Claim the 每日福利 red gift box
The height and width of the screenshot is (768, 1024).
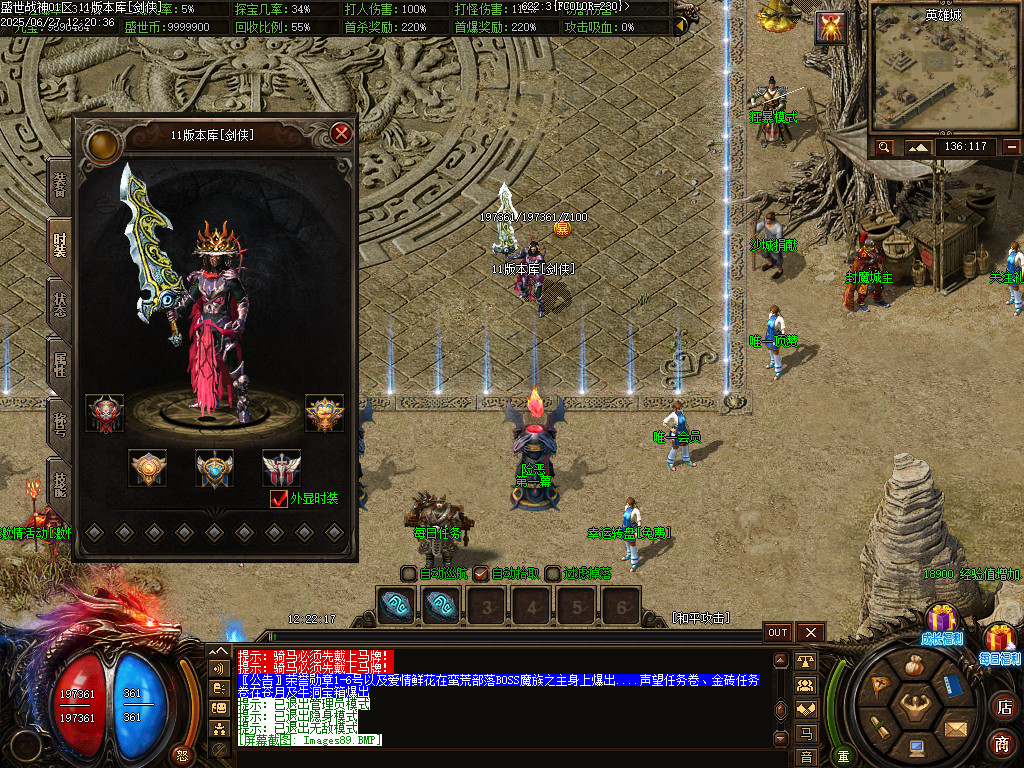coord(1000,639)
